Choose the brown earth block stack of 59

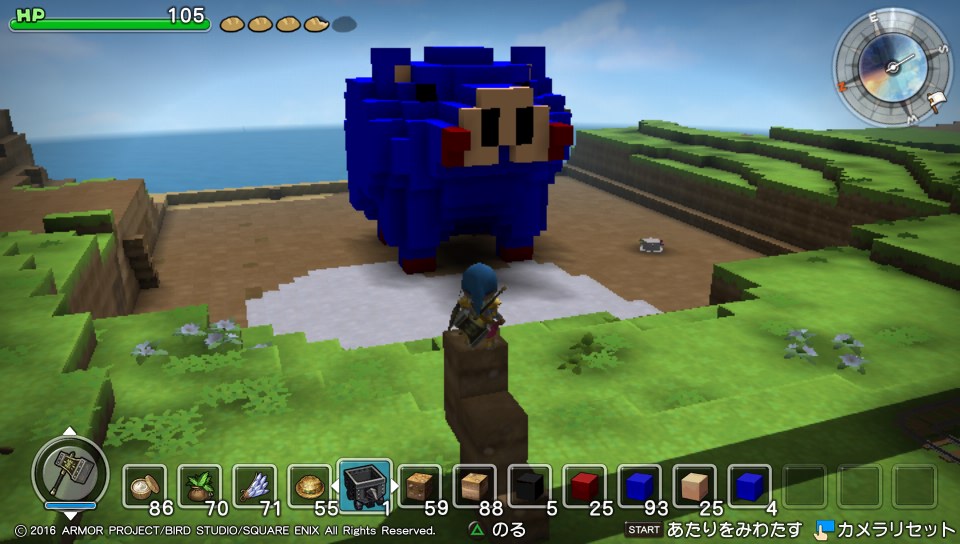(419, 486)
